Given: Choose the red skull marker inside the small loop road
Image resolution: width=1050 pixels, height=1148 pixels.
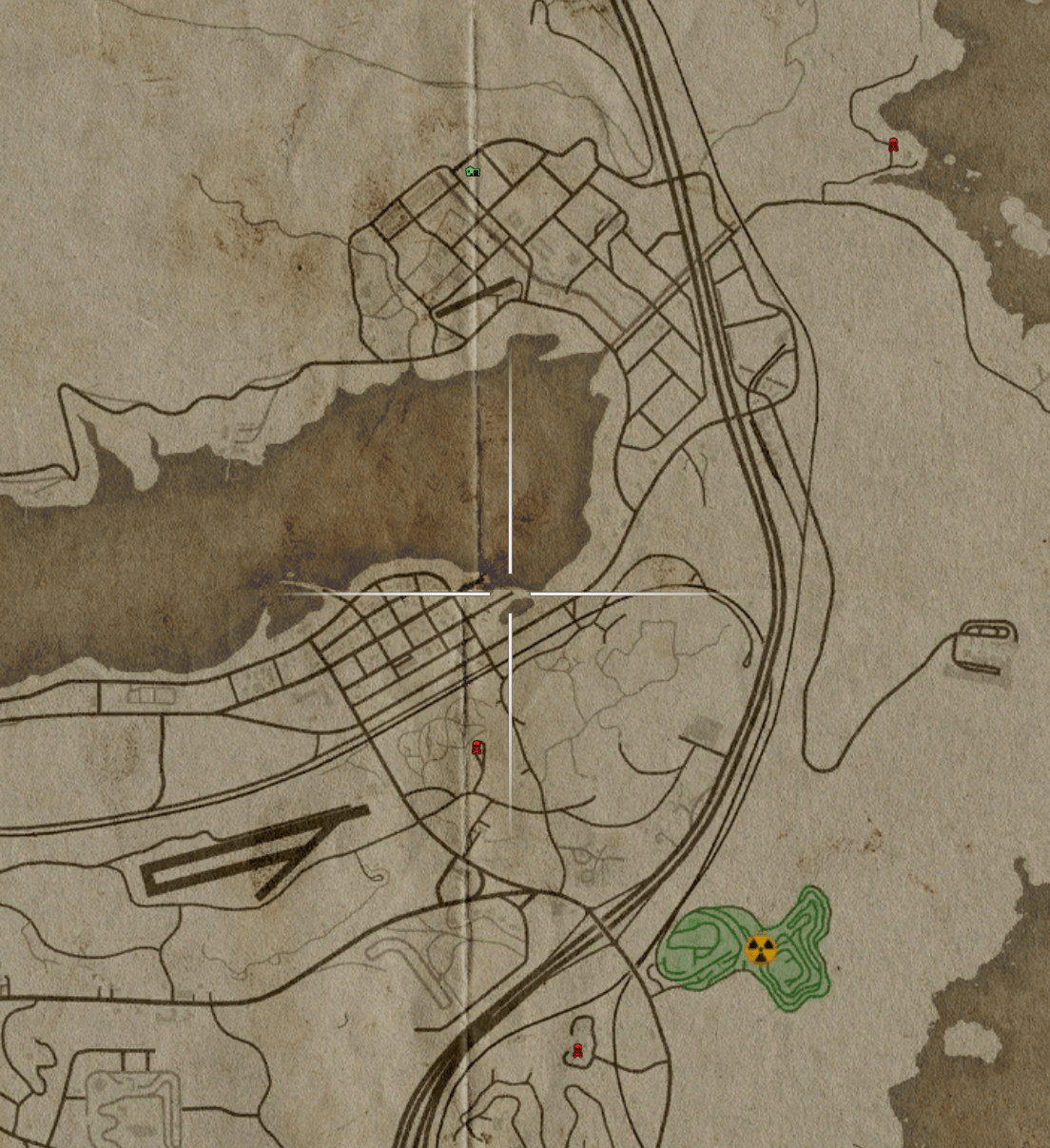Looking at the screenshot, I should pyautogui.click(x=577, y=1050).
